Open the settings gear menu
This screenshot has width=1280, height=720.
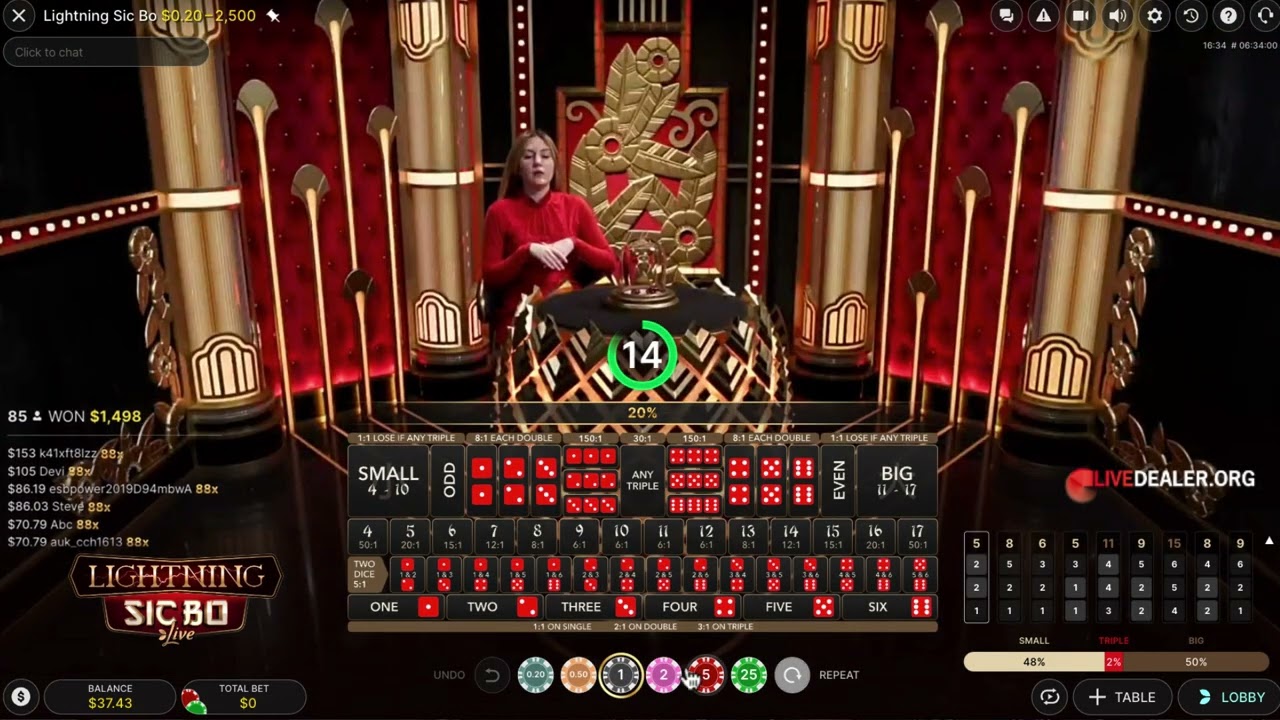(x=1154, y=16)
